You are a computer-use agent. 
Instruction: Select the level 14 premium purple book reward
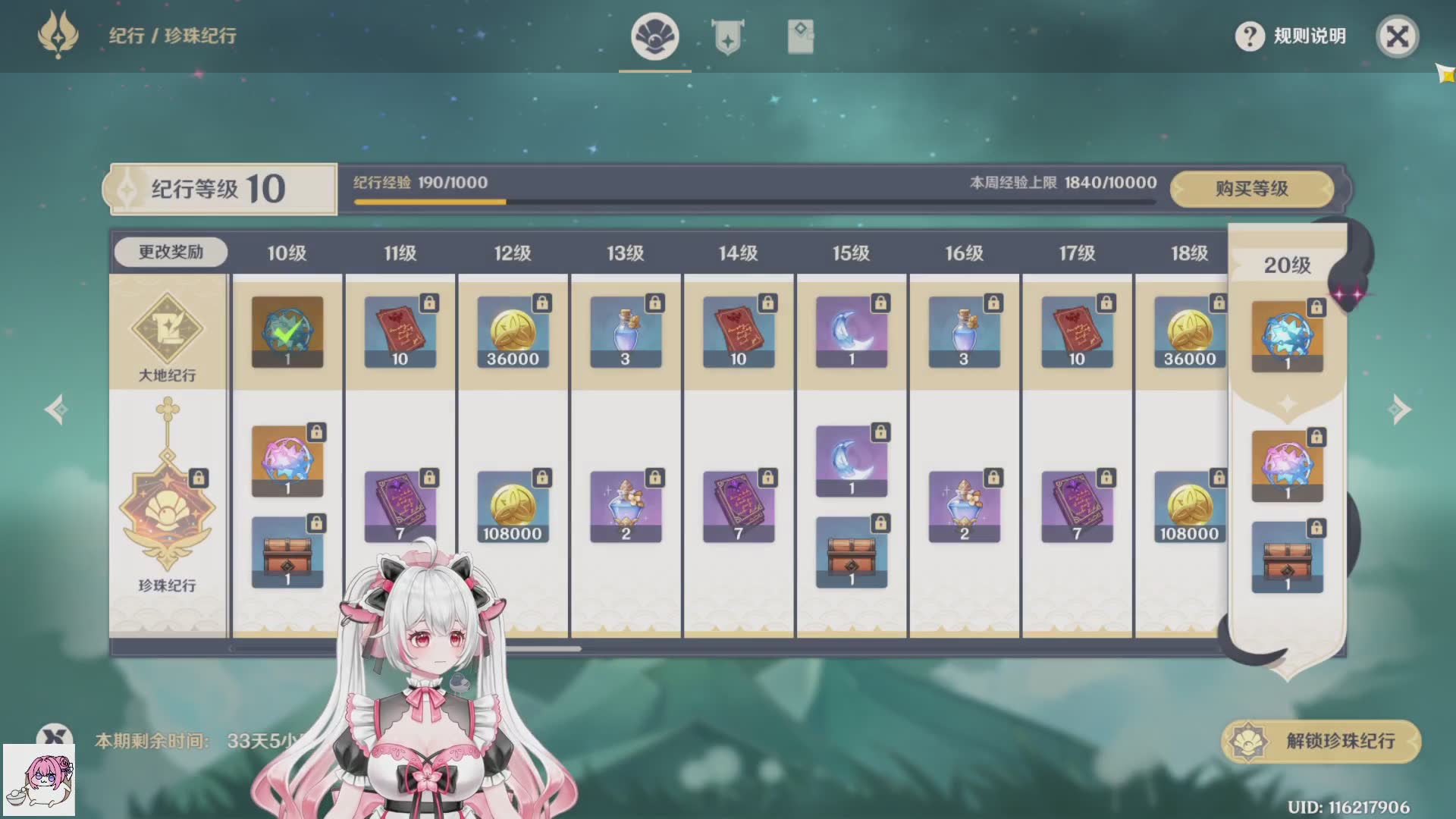tap(738, 507)
